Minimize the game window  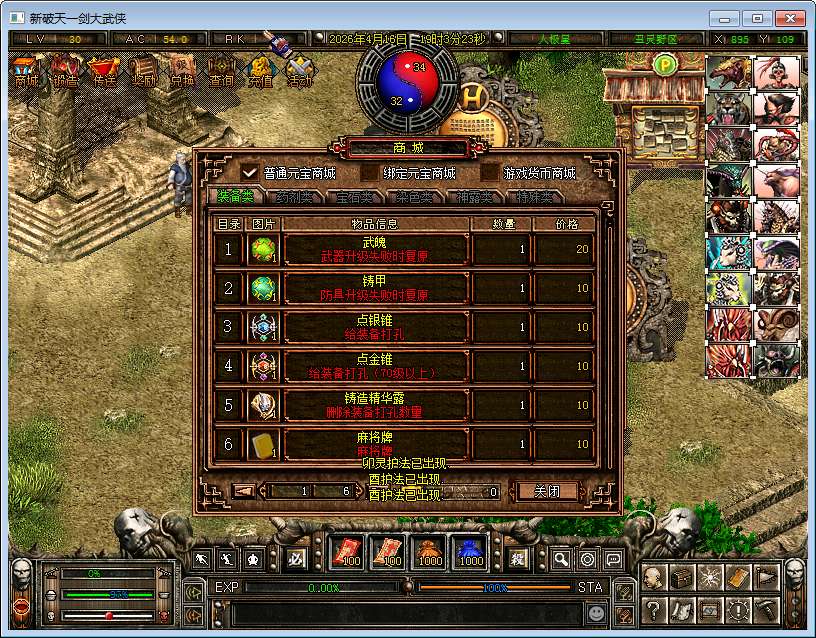pos(725,18)
